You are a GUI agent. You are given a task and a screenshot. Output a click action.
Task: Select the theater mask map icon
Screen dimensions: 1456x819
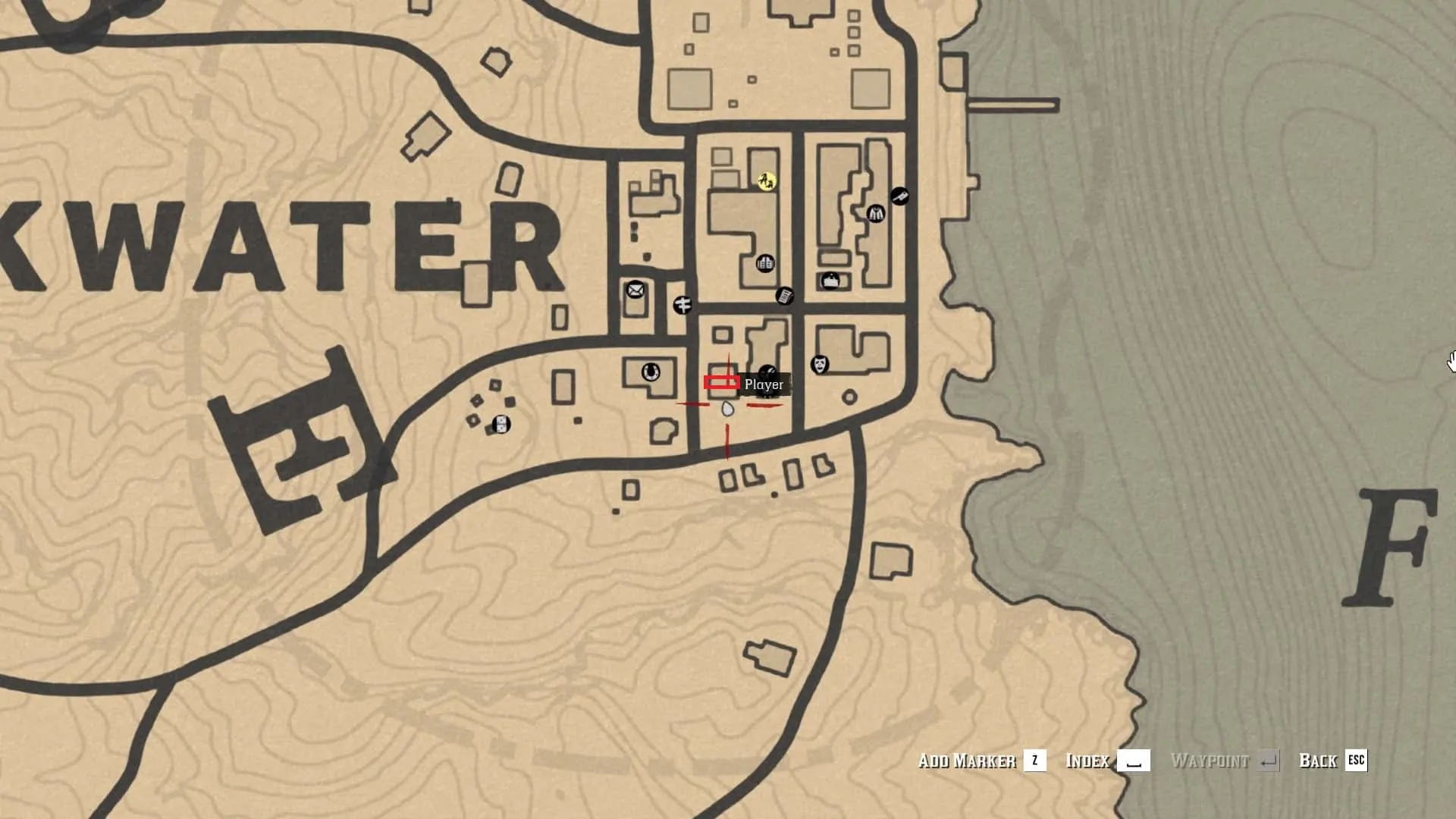[x=819, y=365]
